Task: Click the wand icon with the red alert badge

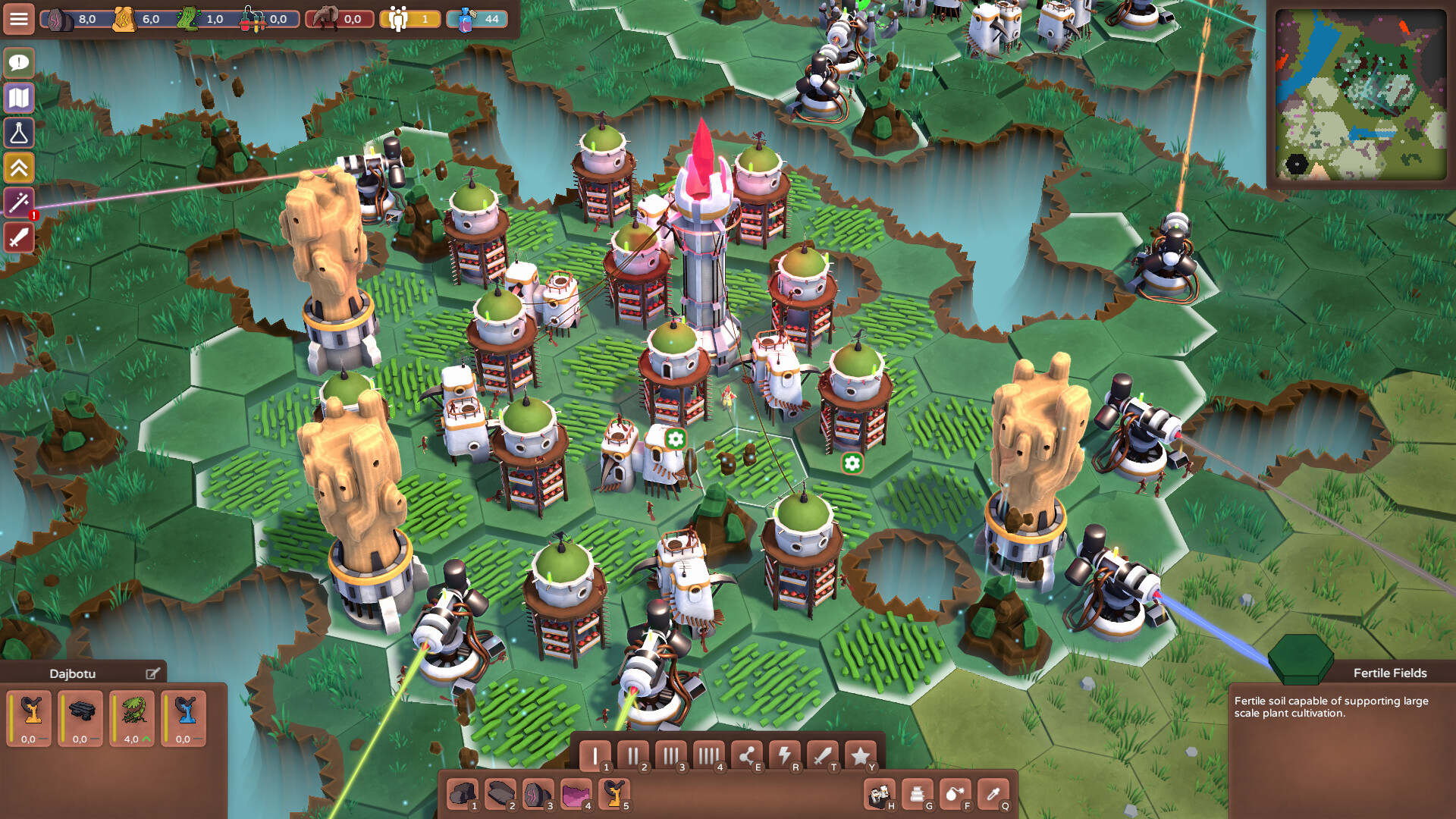Action: [19, 202]
